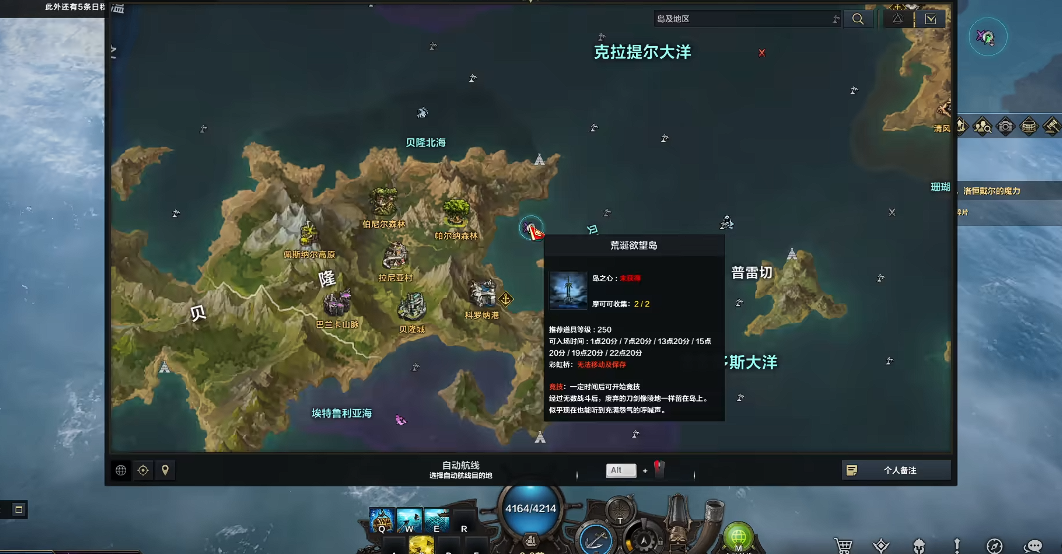Choose the 佩斯纳尔高原 location icon
Screen dimensions: 1062x554
[x=307, y=236]
